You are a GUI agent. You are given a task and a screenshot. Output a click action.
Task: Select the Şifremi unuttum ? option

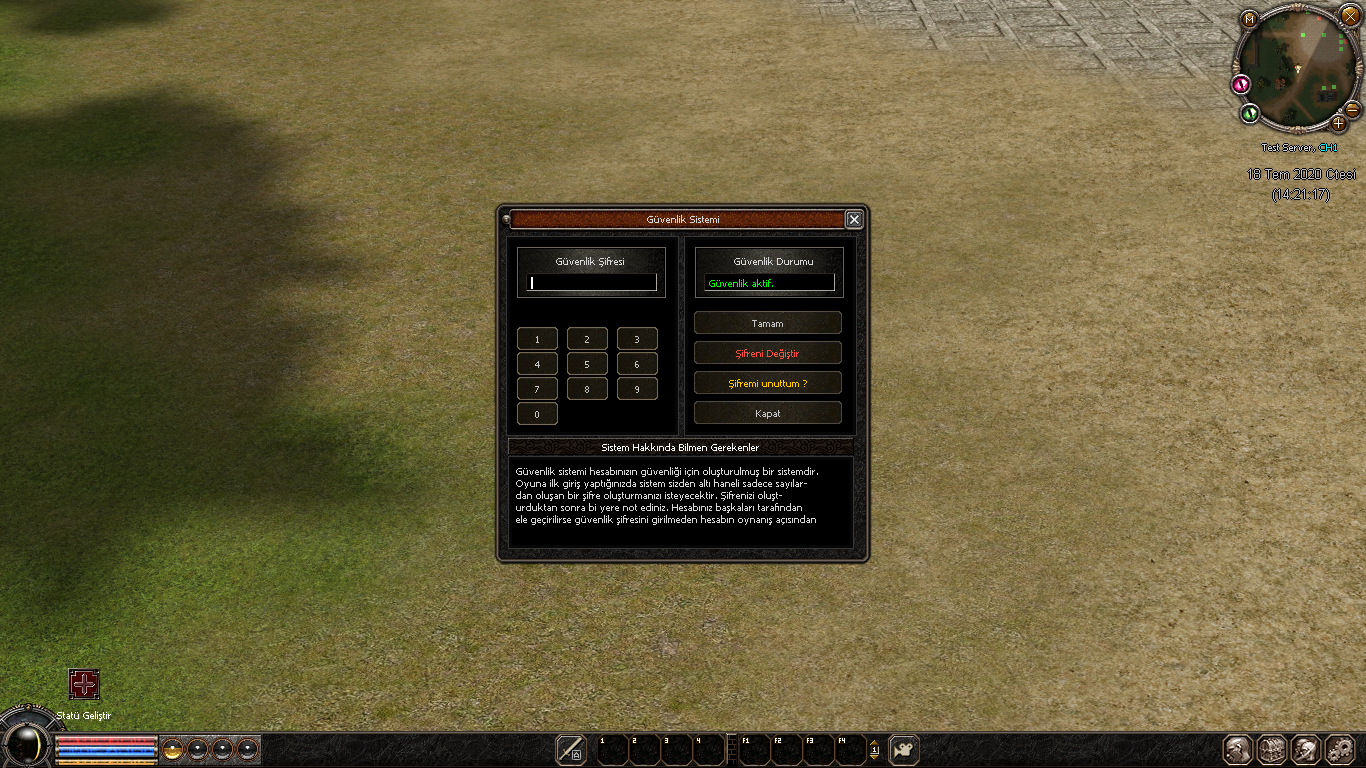767,383
